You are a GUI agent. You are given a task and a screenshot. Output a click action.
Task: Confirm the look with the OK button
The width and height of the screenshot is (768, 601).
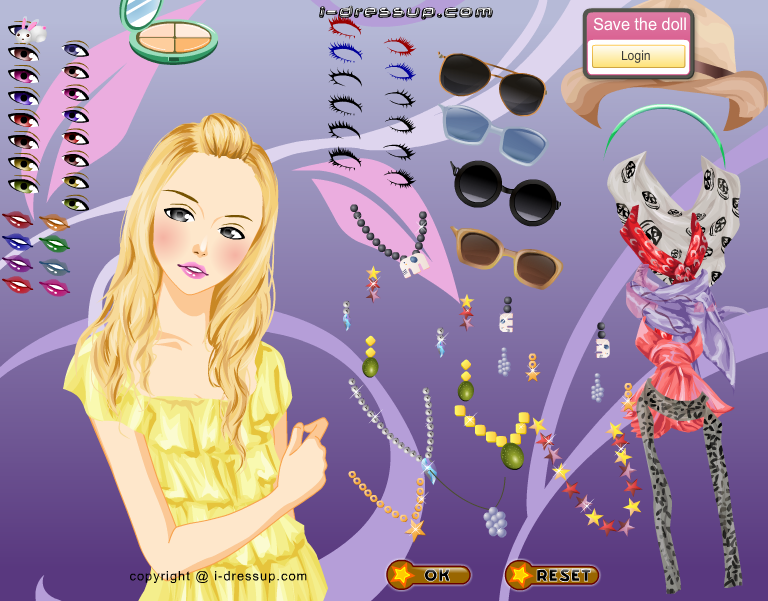pos(429,575)
